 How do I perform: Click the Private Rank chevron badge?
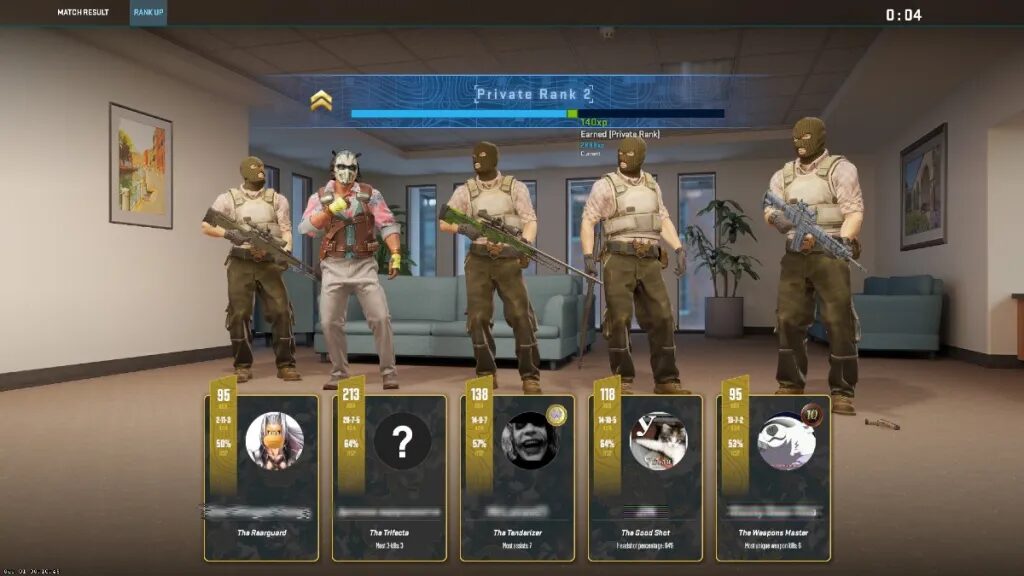[321, 99]
